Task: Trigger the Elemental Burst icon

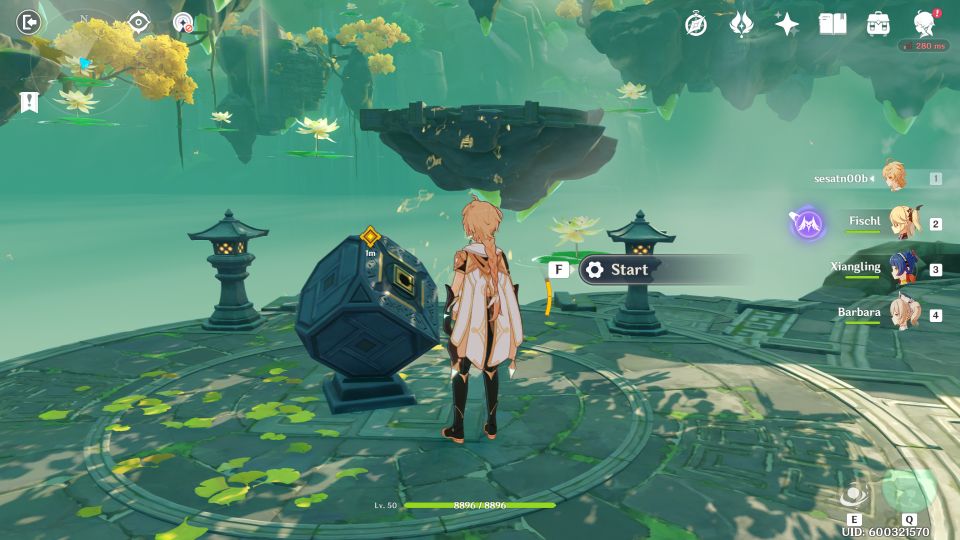Action: point(909,490)
